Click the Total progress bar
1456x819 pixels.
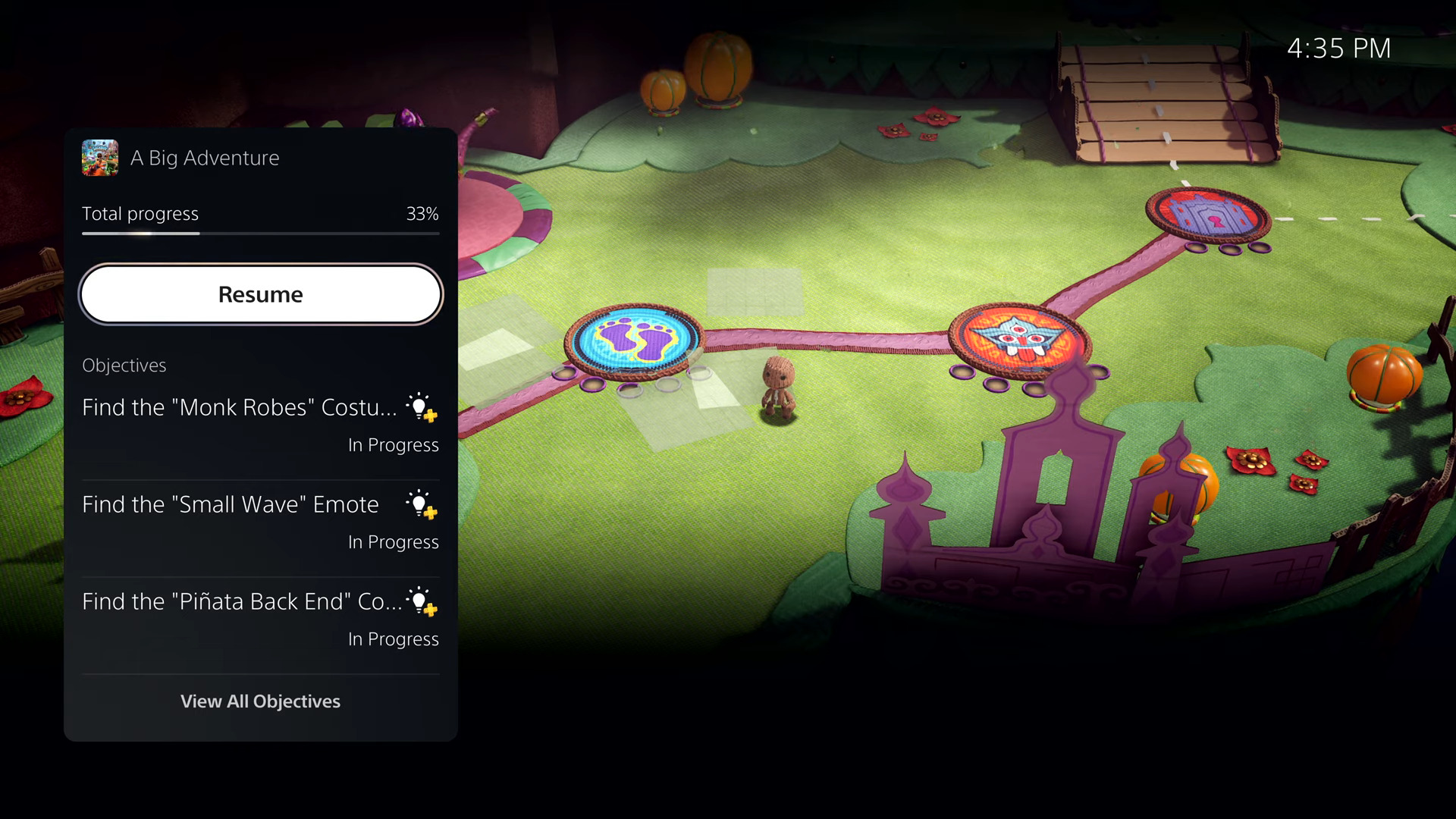tap(260, 234)
